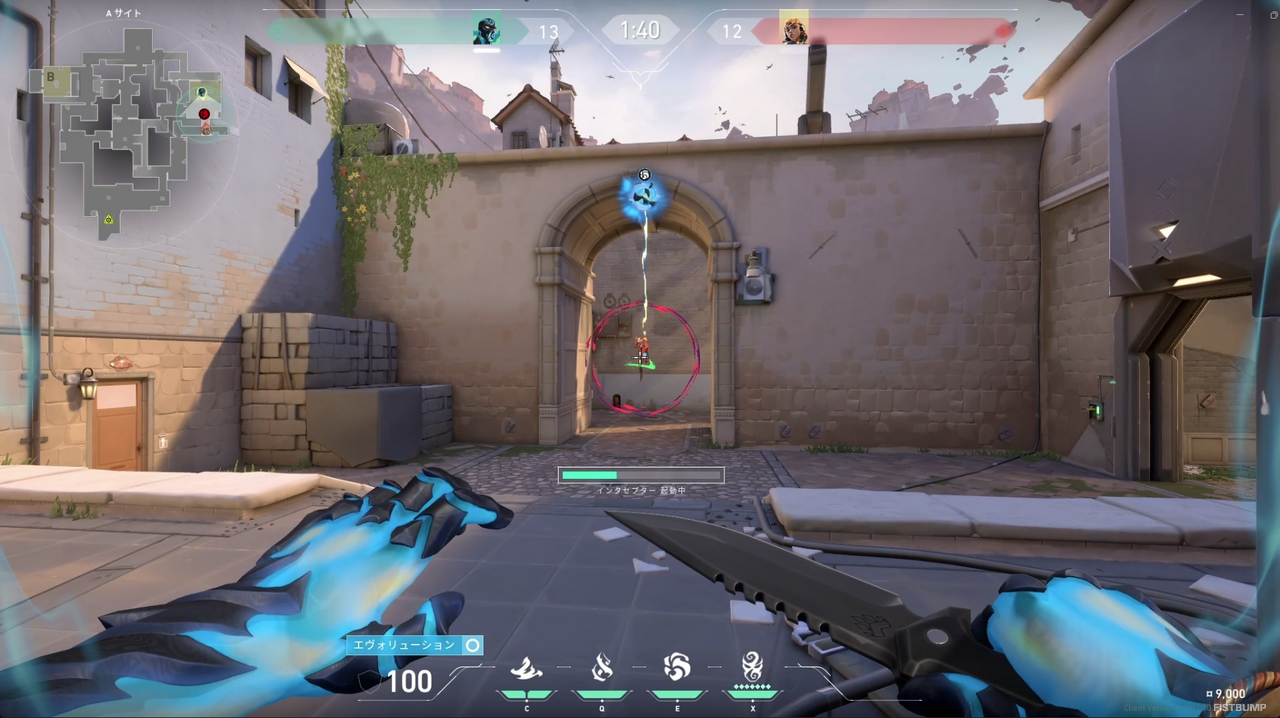The image size is (1280, 718).
Task: Use the Q flame ability icon
Action: pos(602,667)
